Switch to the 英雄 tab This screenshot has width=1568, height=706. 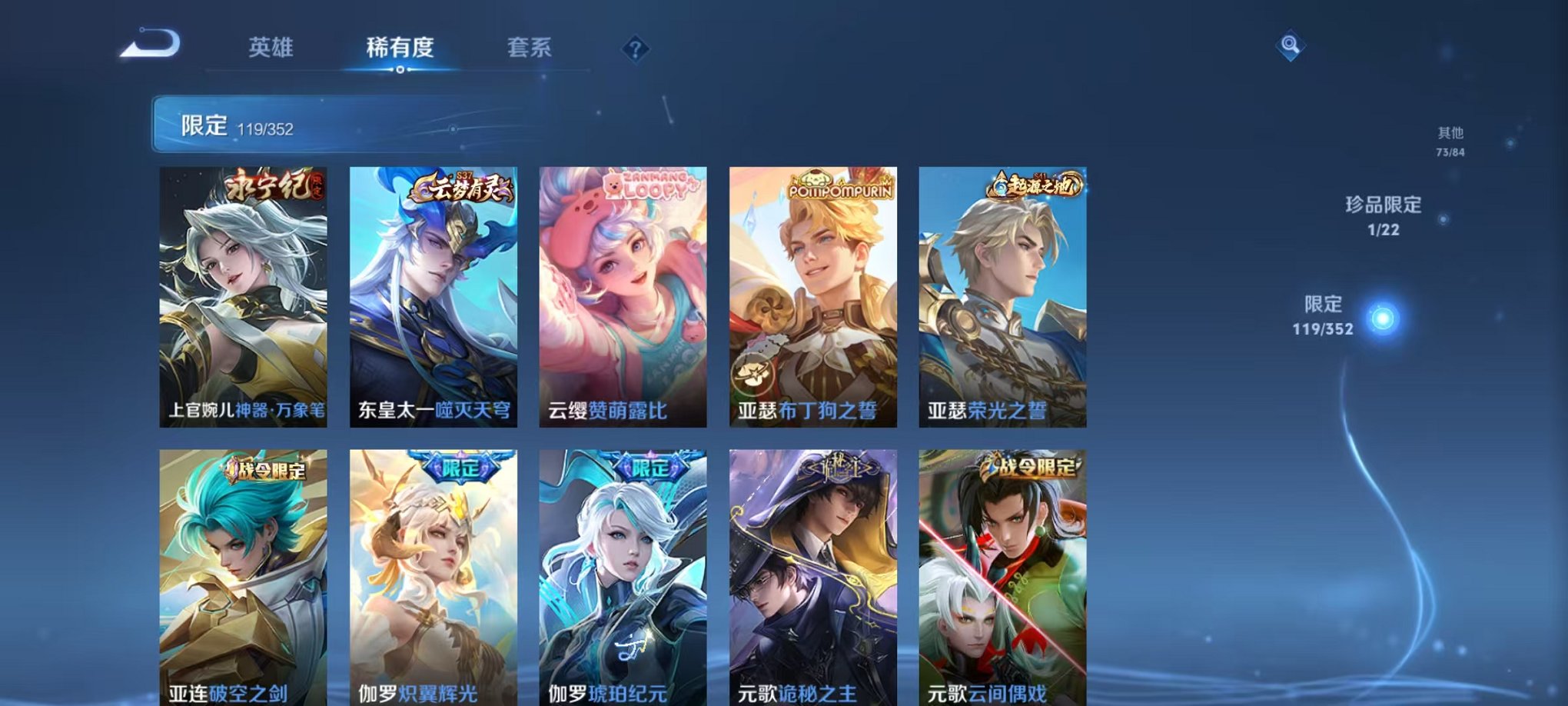pos(270,48)
